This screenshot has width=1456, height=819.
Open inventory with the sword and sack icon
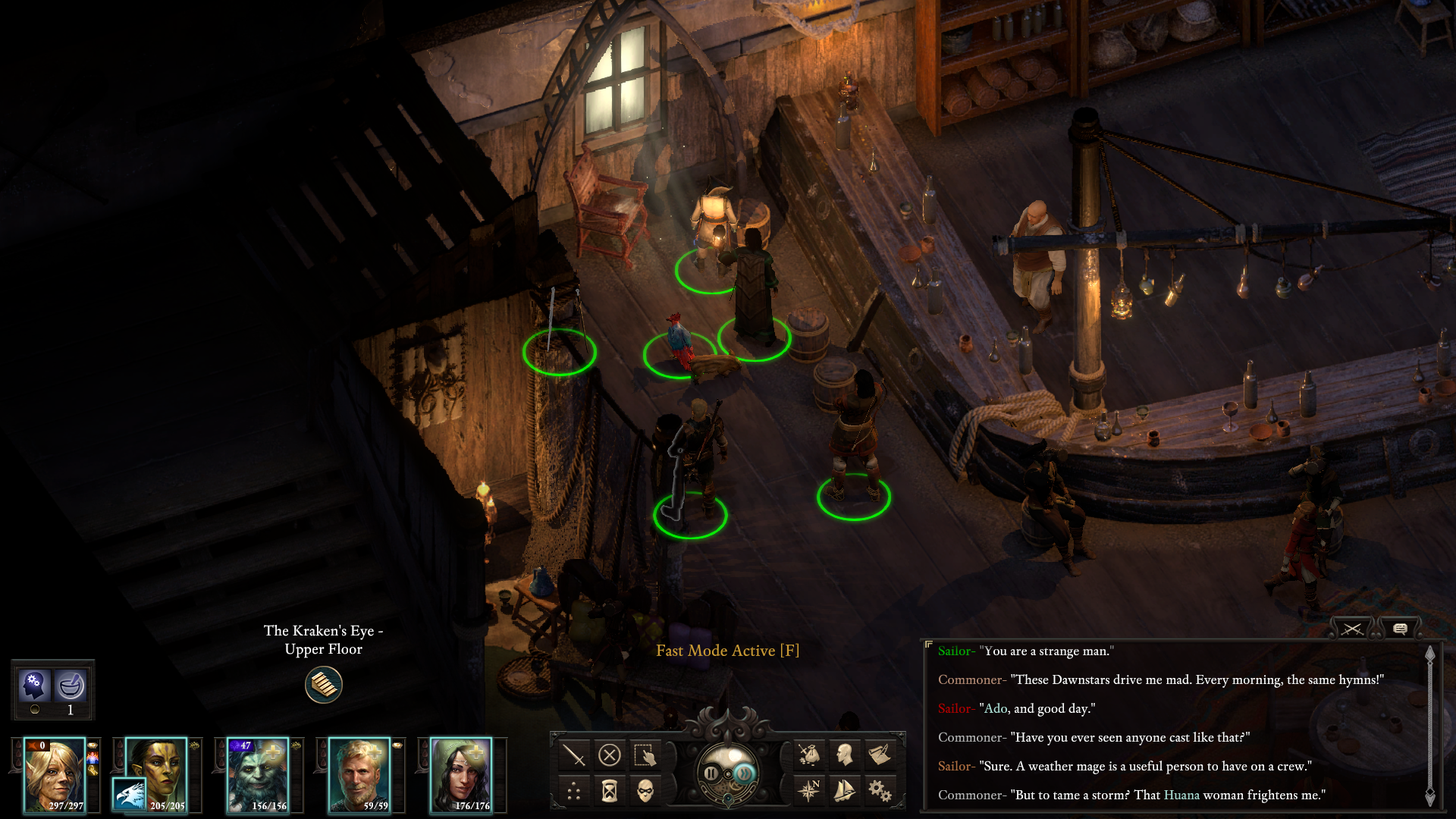[809, 755]
